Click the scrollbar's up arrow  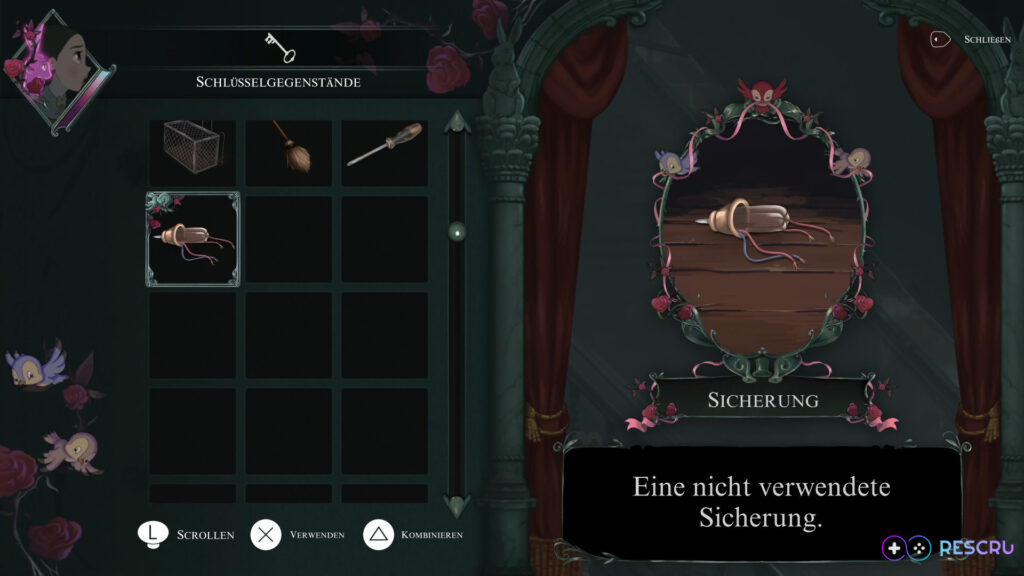(x=457, y=123)
